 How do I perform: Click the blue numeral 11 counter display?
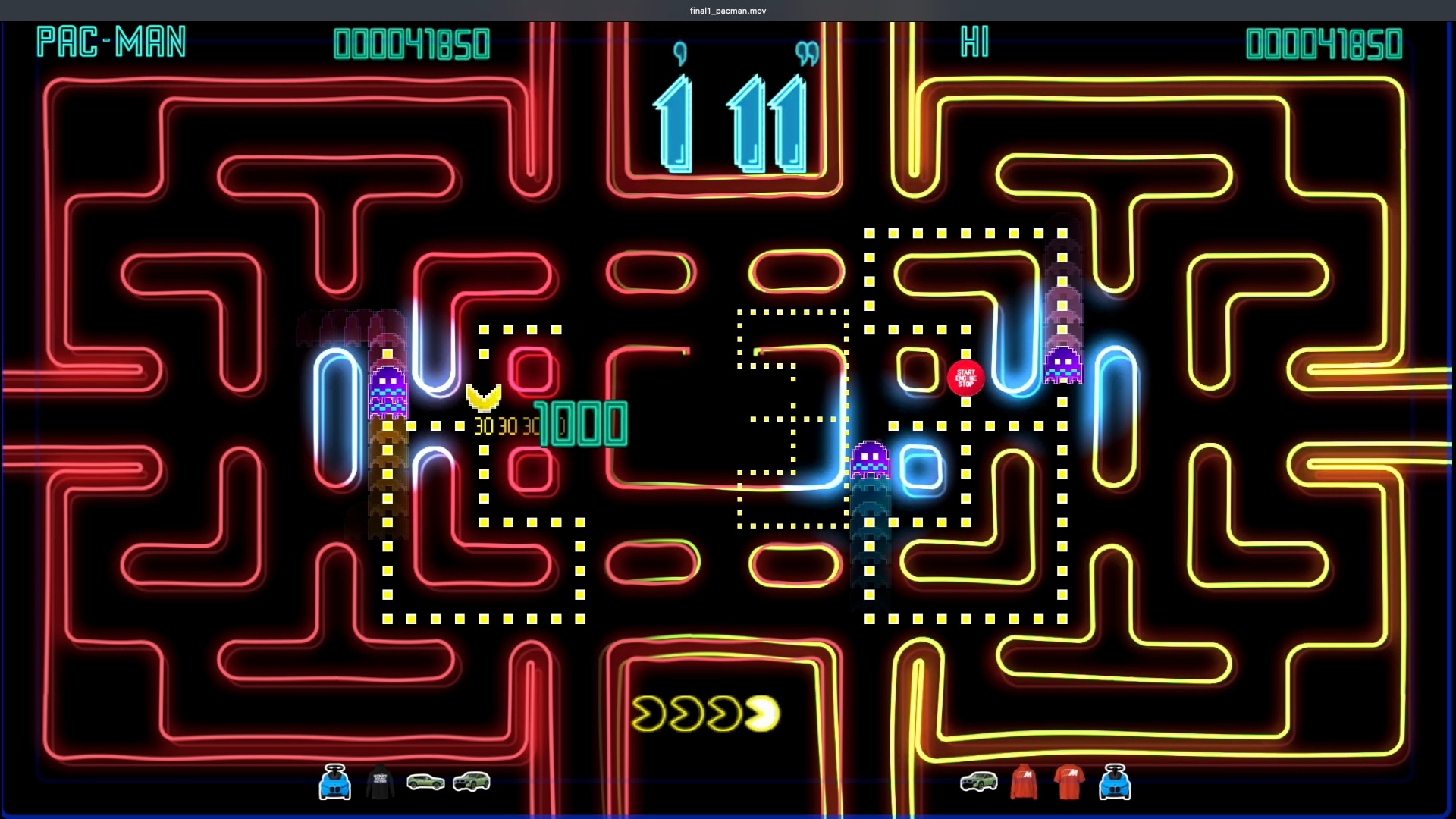pyautogui.click(x=766, y=125)
